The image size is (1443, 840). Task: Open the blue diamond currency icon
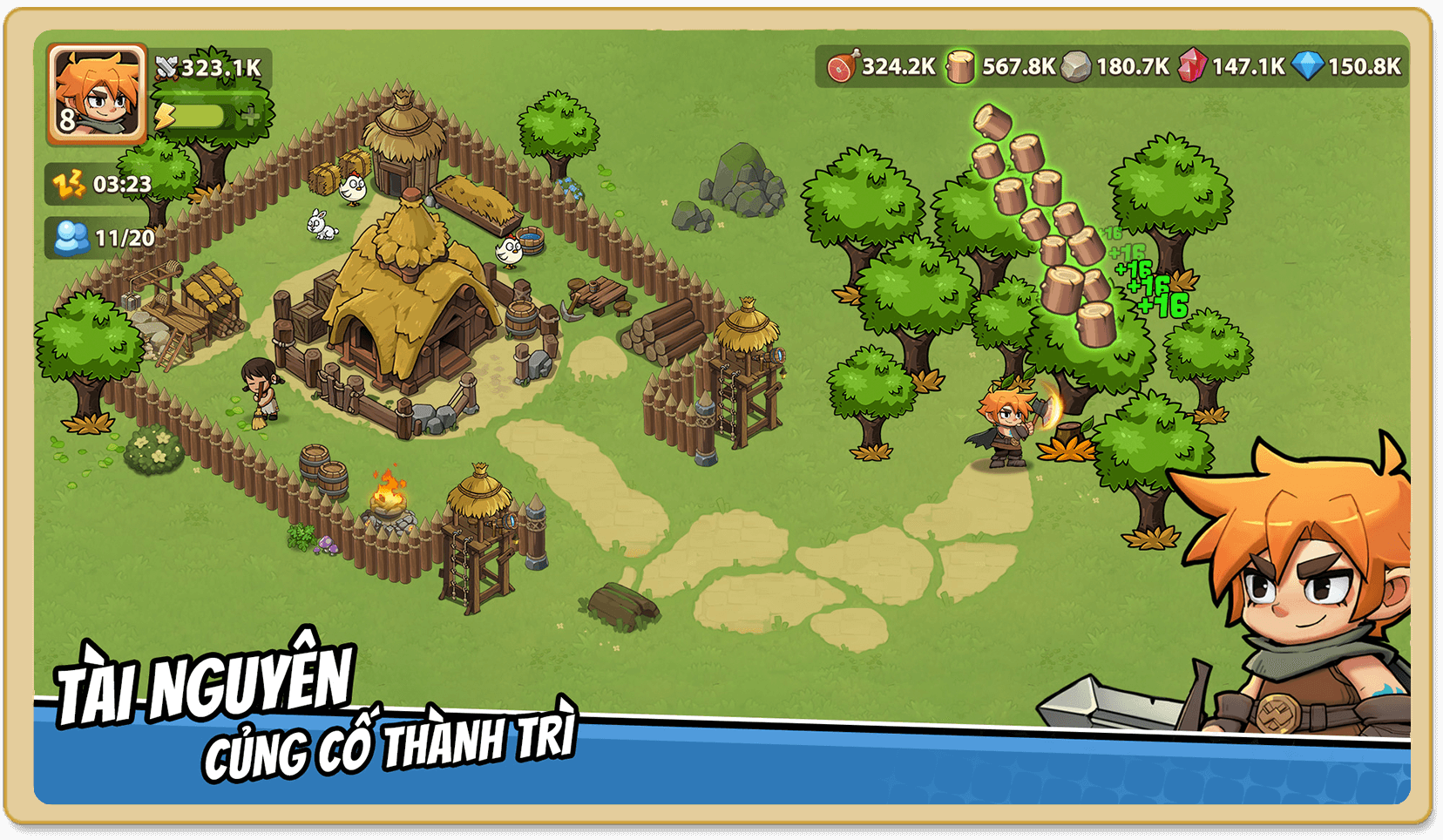[1307, 66]
